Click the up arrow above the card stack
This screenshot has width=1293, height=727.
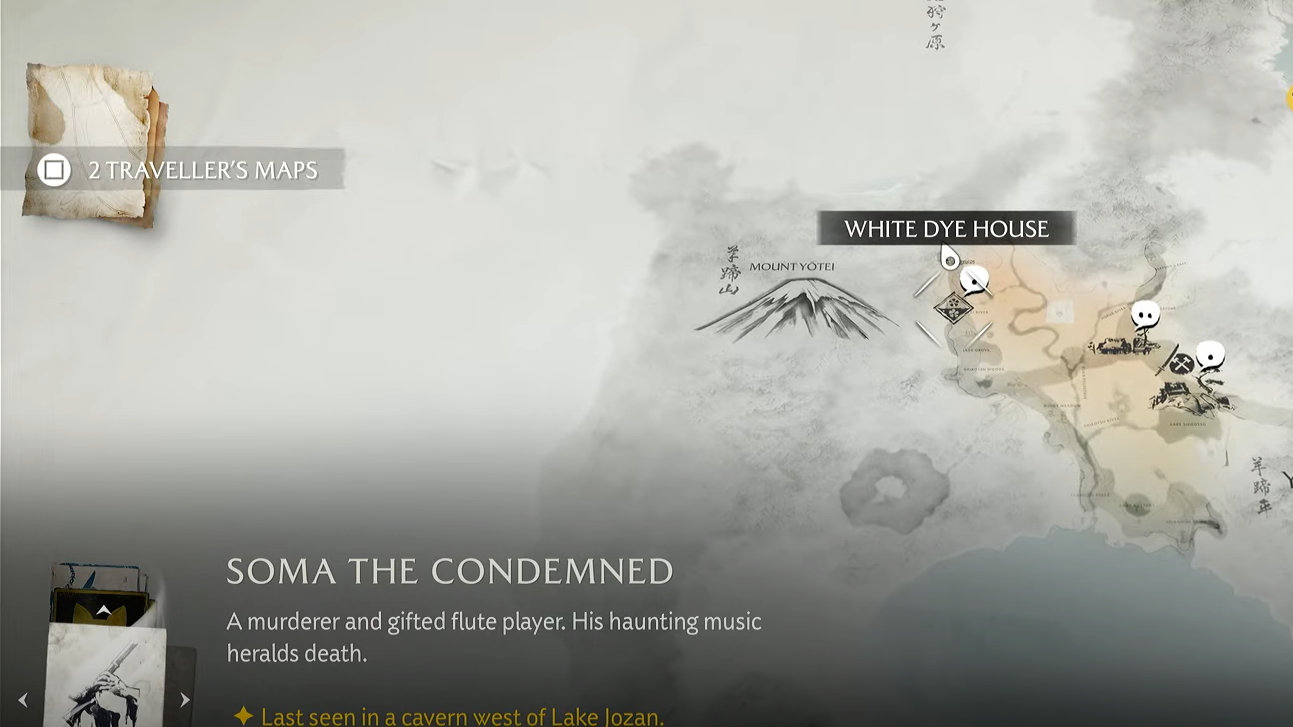click(x=103, y=610)
